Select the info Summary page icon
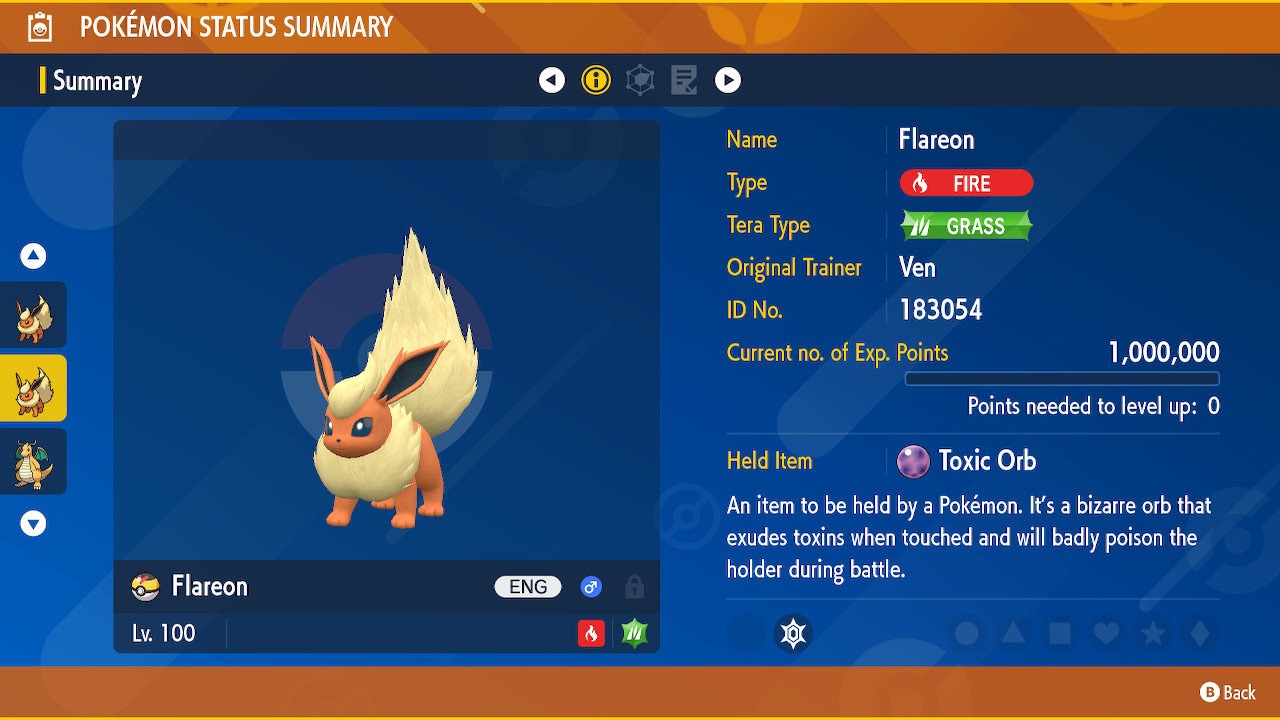 tap(597, 80)
